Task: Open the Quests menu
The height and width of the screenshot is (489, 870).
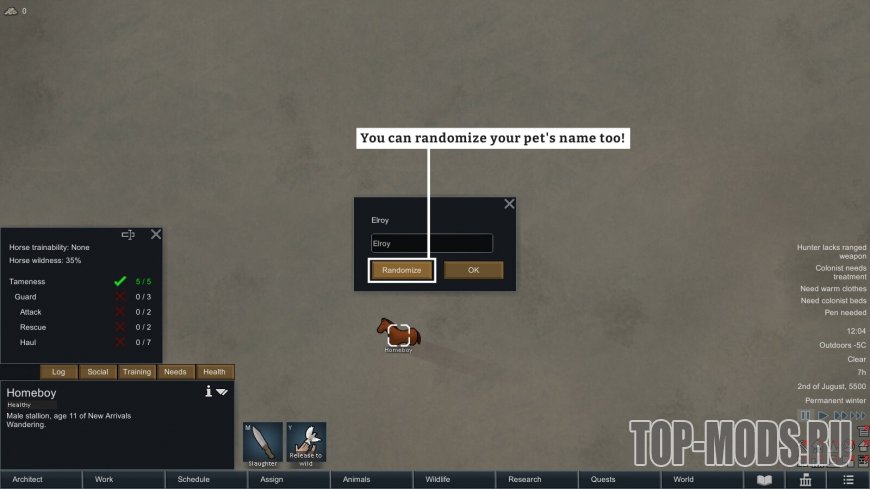Action: 619,480
